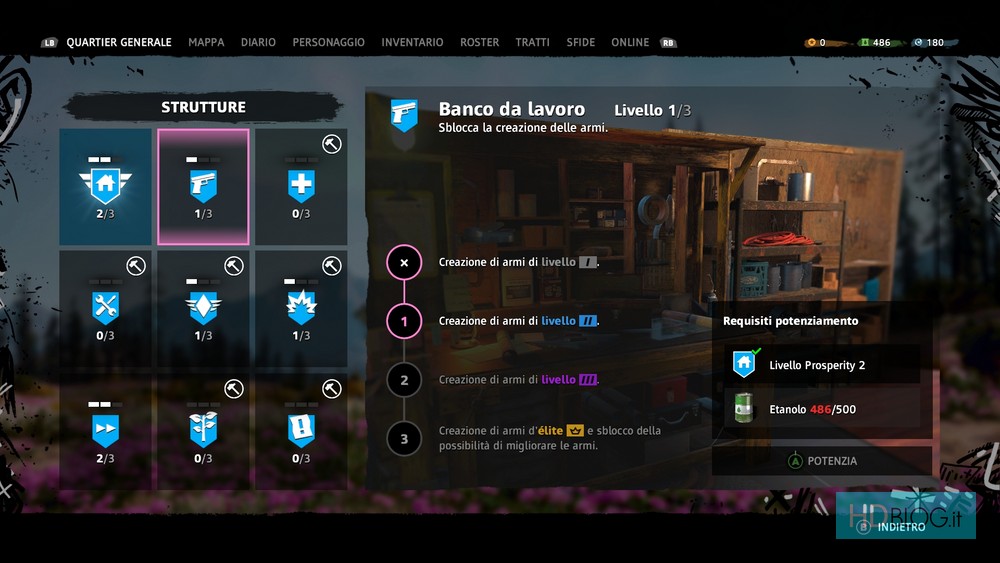The height and width of the screenshot is (563, 1000).
Task: Select the house structure tile
Action: [x=105, y=187]
